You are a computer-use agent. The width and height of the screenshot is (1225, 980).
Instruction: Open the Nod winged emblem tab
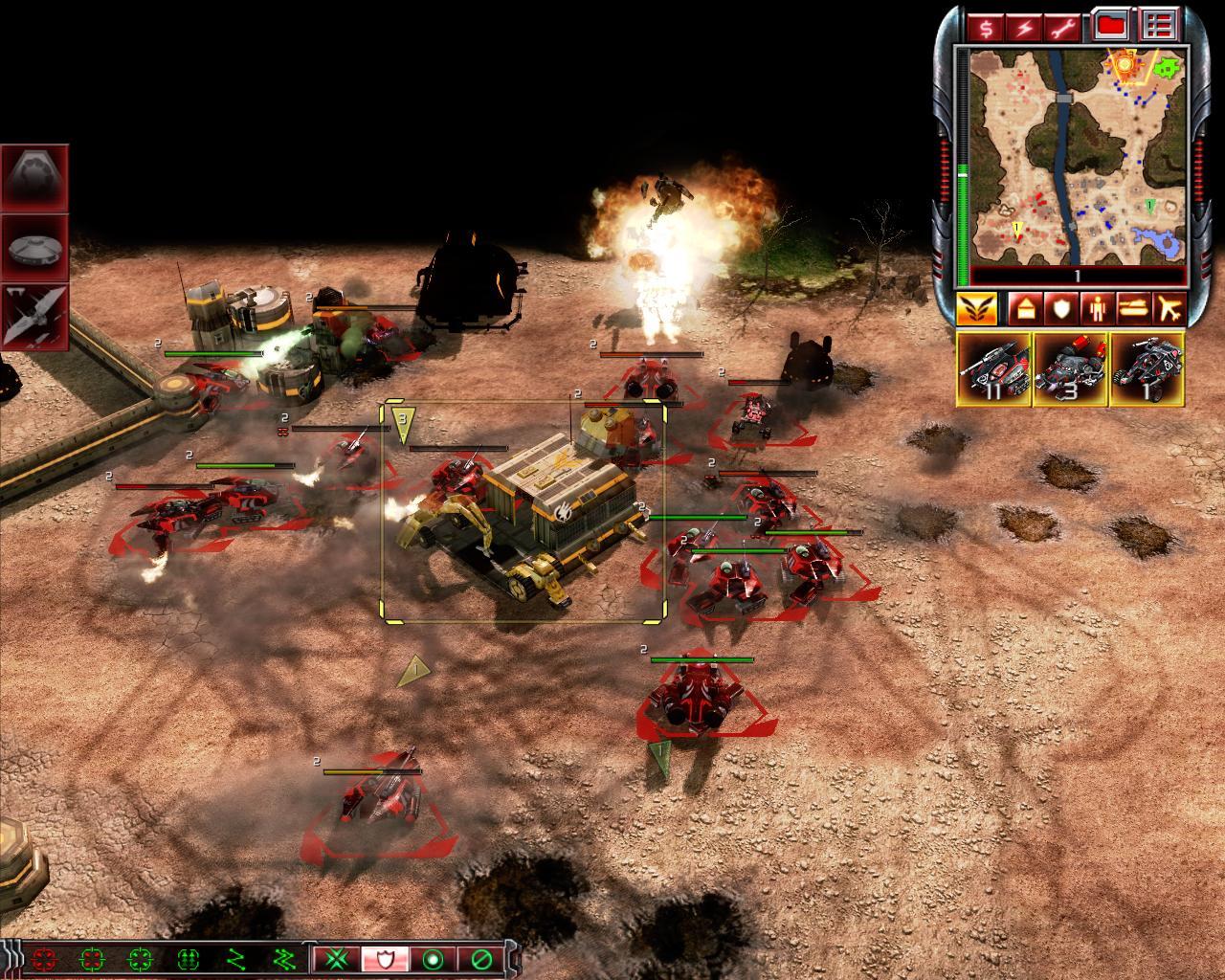976,309
